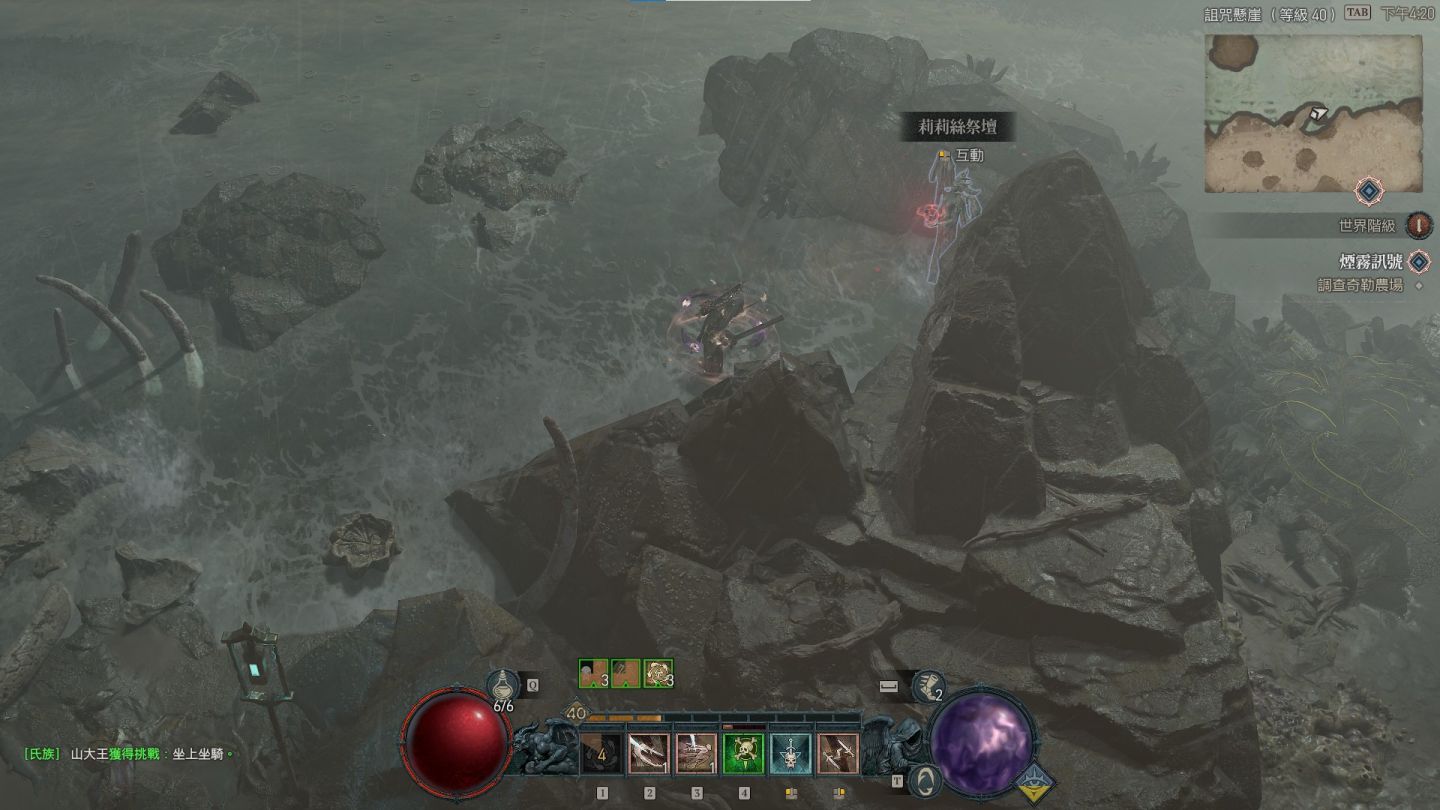This screenshot has height=810, width=1440.
Task: Select the 煙霧訊號 quest tracker entry
Action: 1372,262
